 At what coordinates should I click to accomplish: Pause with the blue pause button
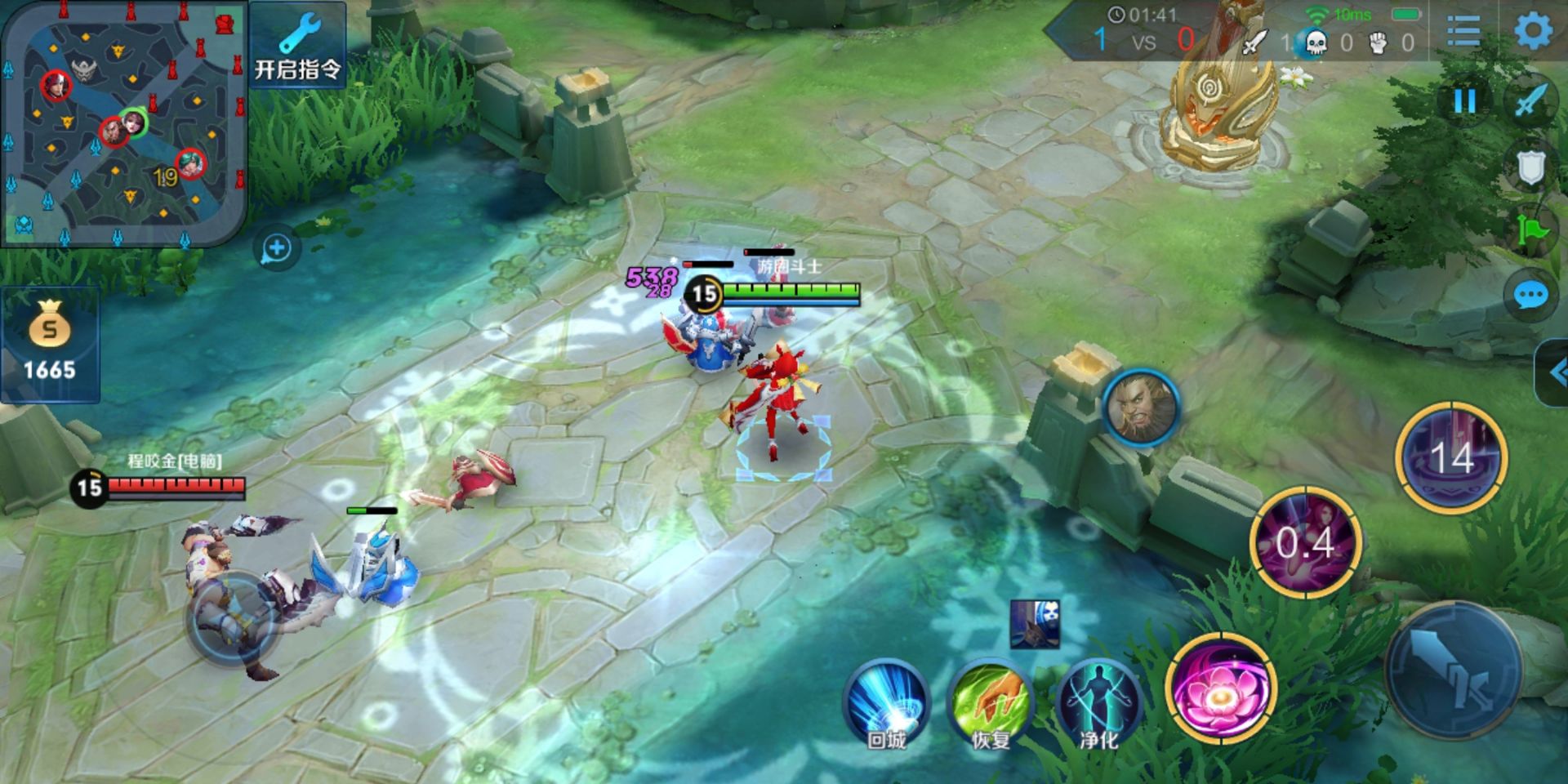[1464, 102]
